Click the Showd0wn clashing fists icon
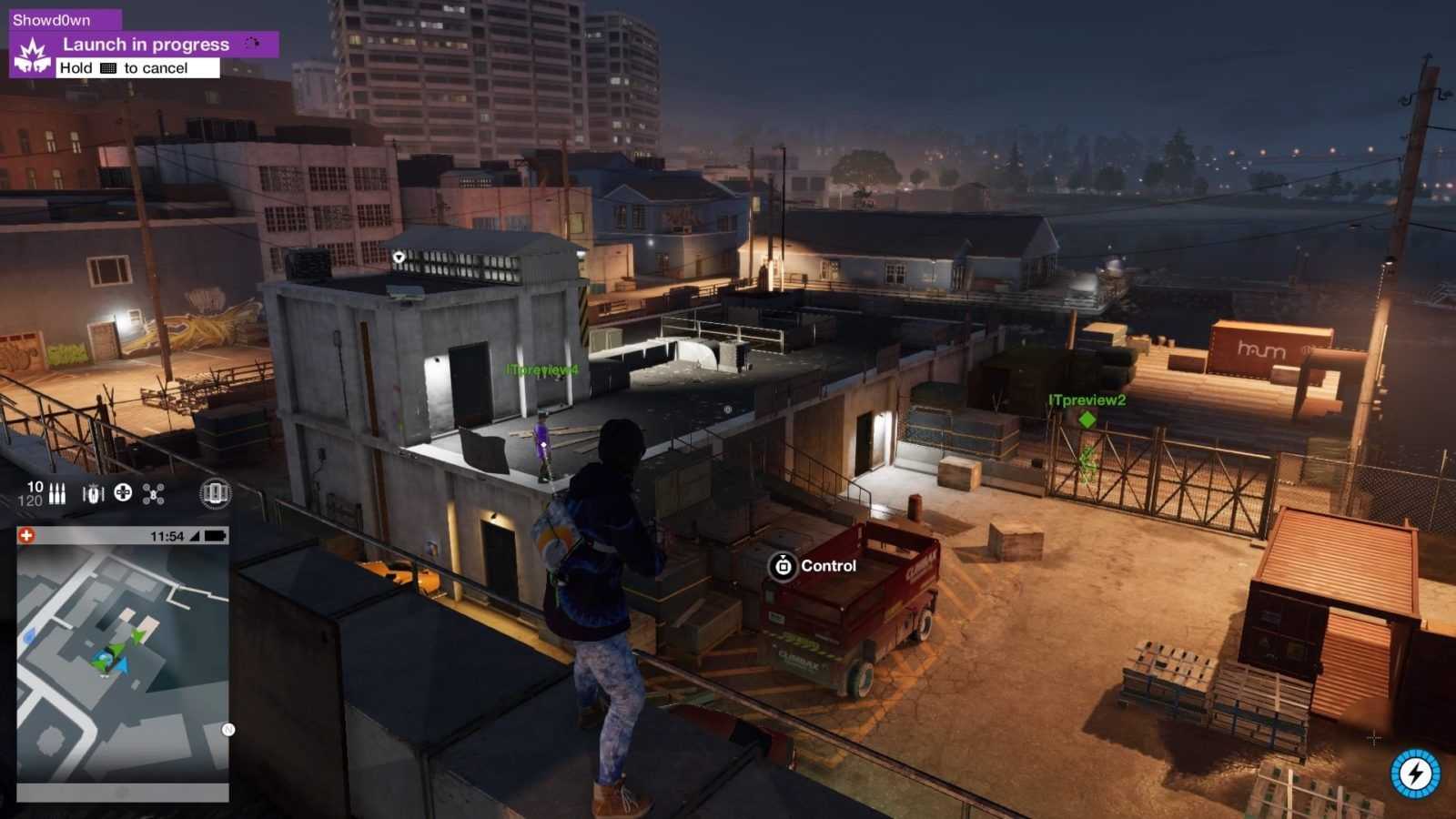Image resolution: width=1456 pixels, height=819 pixels. 33,56
